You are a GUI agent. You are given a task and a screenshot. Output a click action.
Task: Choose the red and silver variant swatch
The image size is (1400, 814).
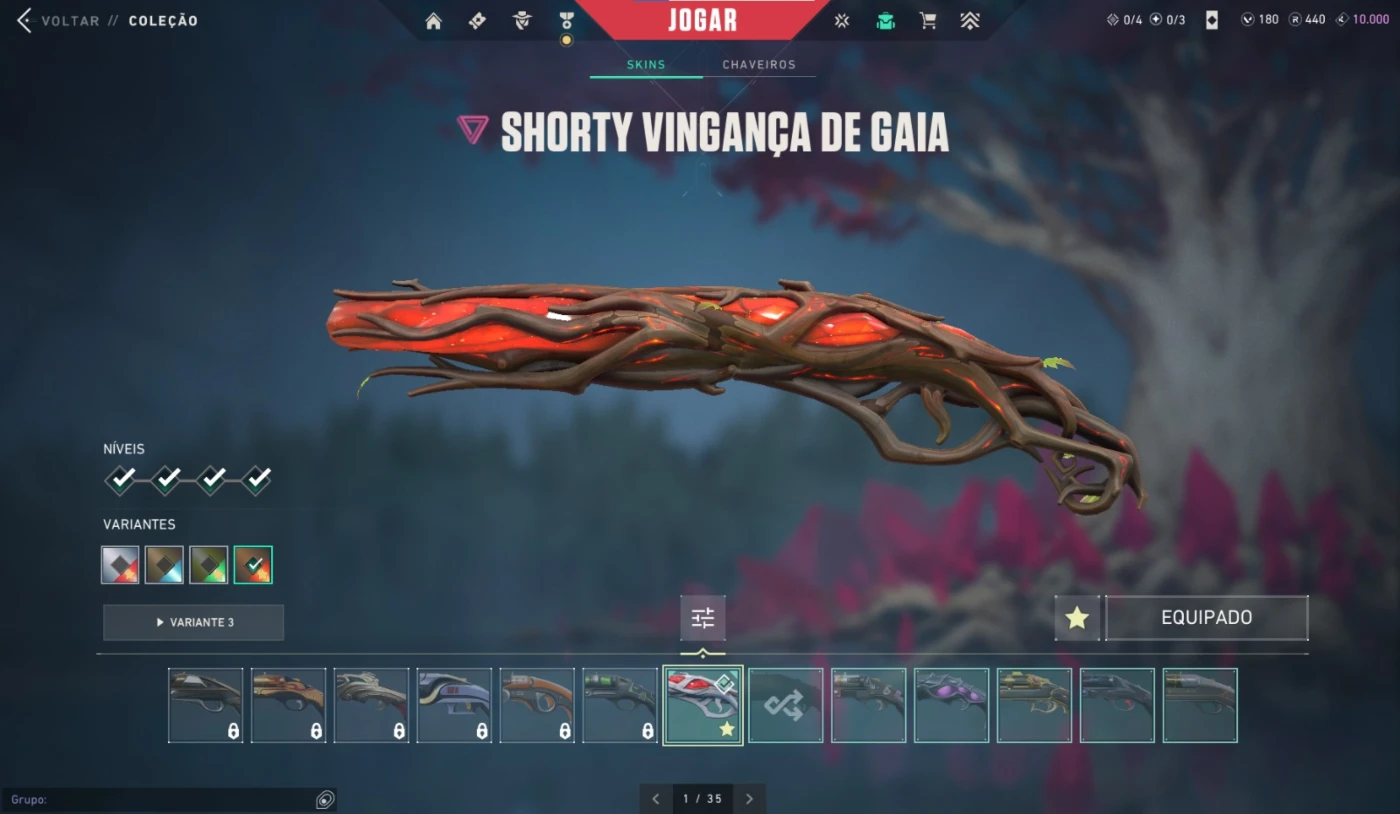(120, 564)
